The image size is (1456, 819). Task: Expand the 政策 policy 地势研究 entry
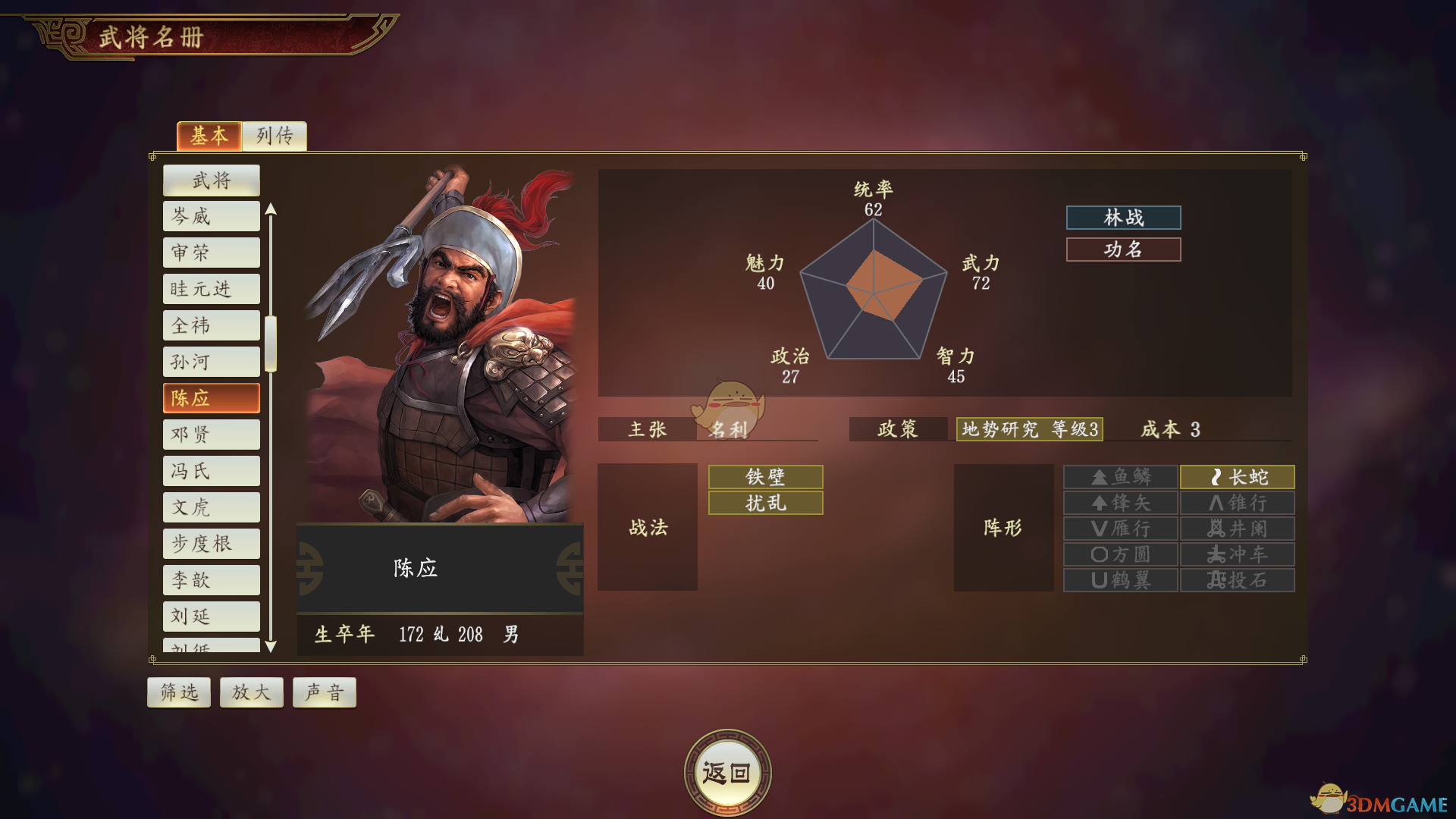(x=1029, y=430)
